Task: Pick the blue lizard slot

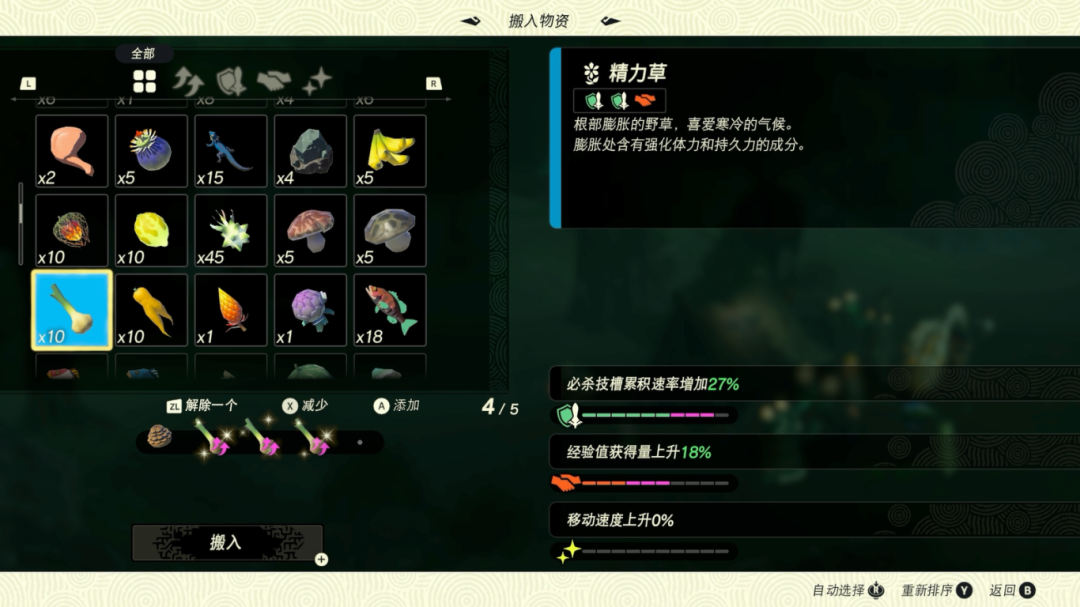Action: coord(231,151)
